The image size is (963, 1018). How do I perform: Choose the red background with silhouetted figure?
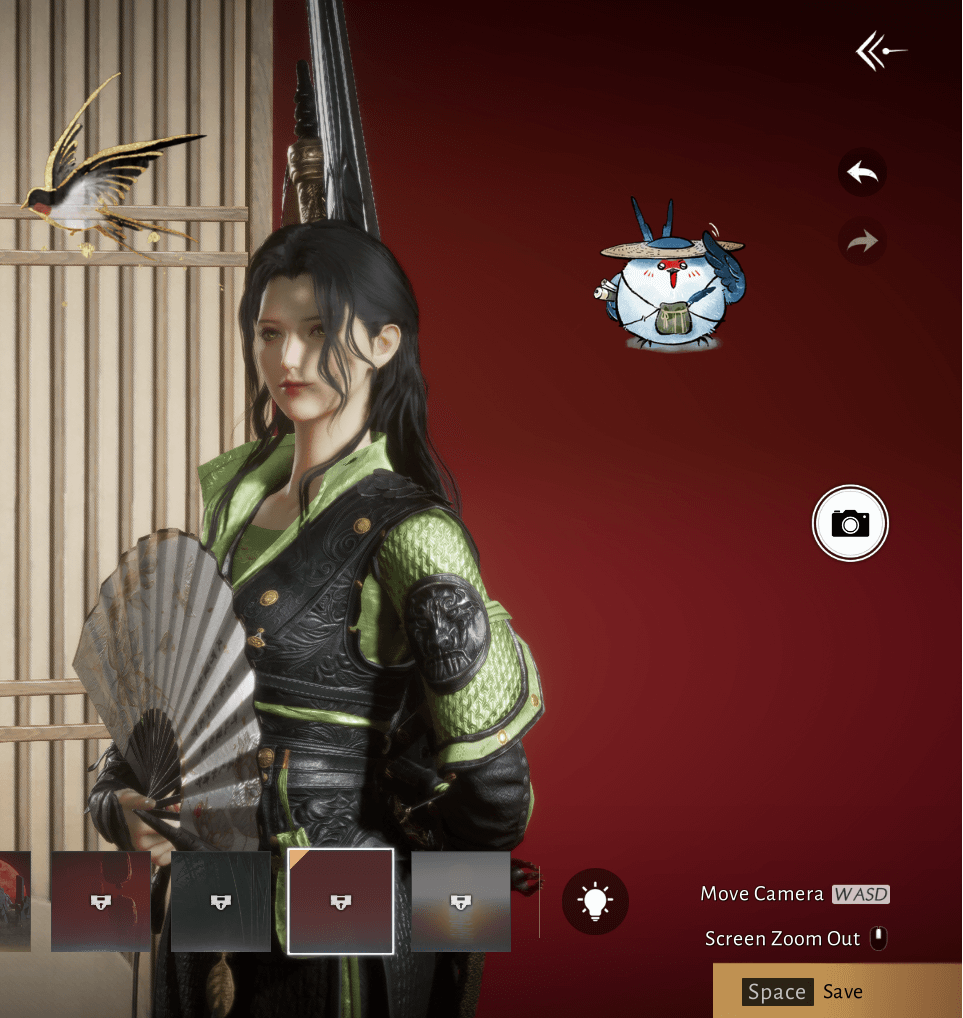(x=101, y=901)
